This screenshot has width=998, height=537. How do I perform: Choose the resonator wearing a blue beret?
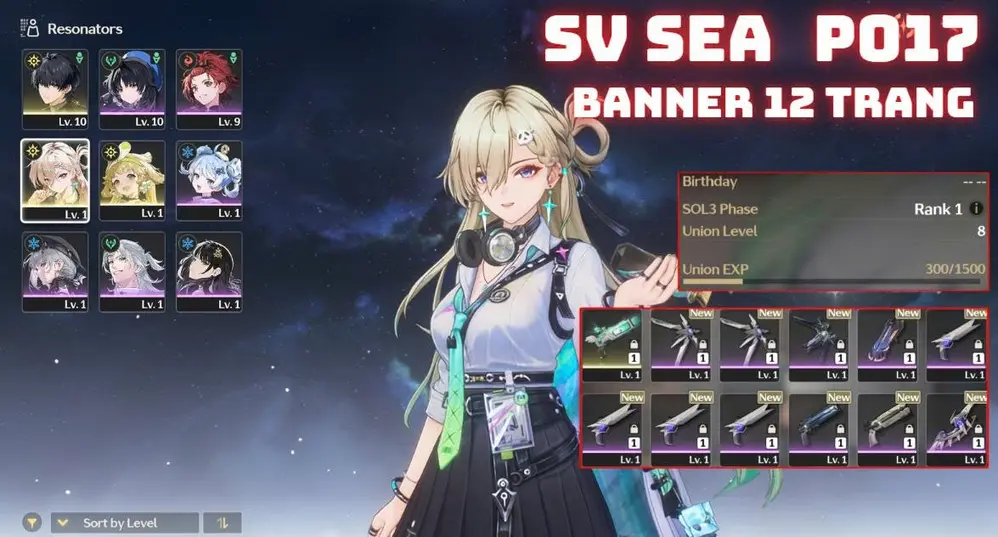(132, 89)
